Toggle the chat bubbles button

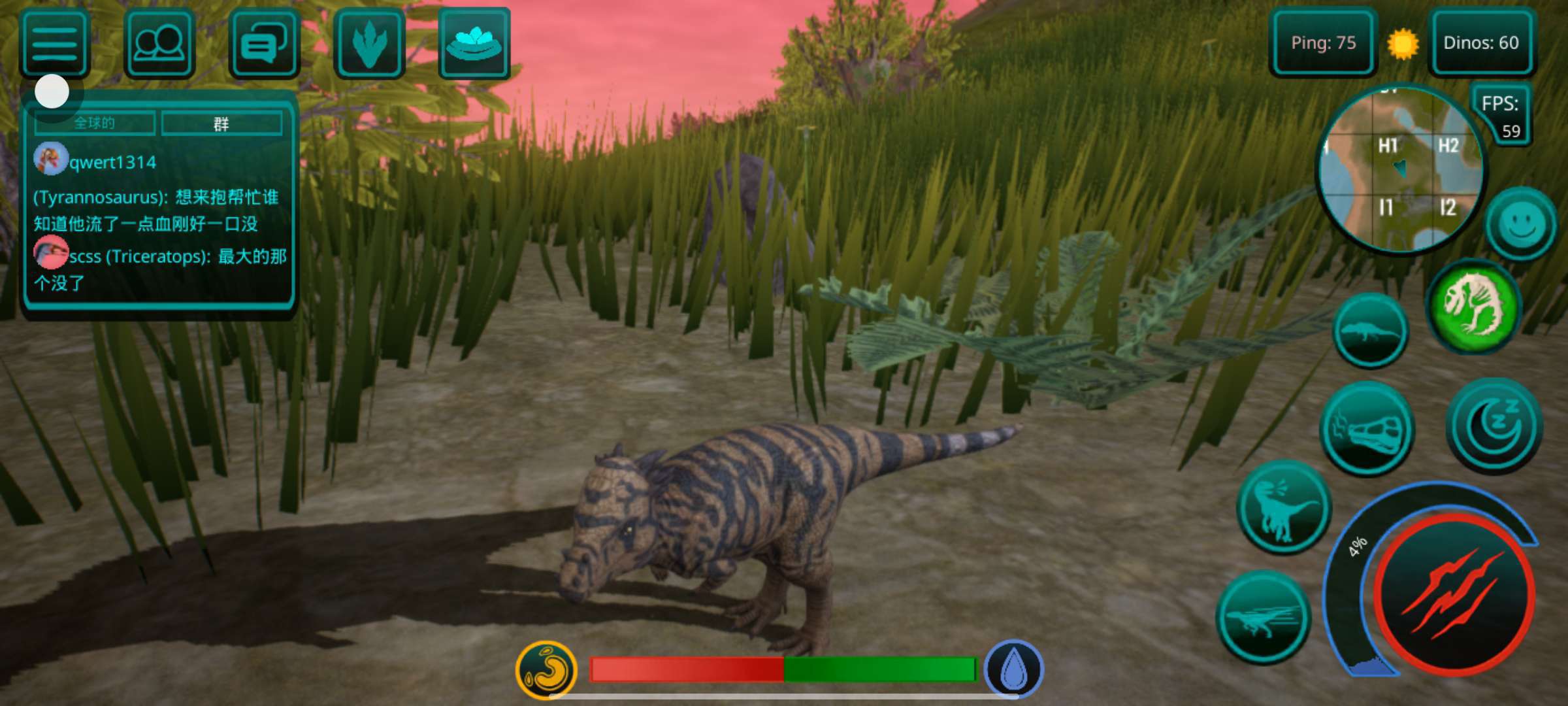(x=264, y=44)
